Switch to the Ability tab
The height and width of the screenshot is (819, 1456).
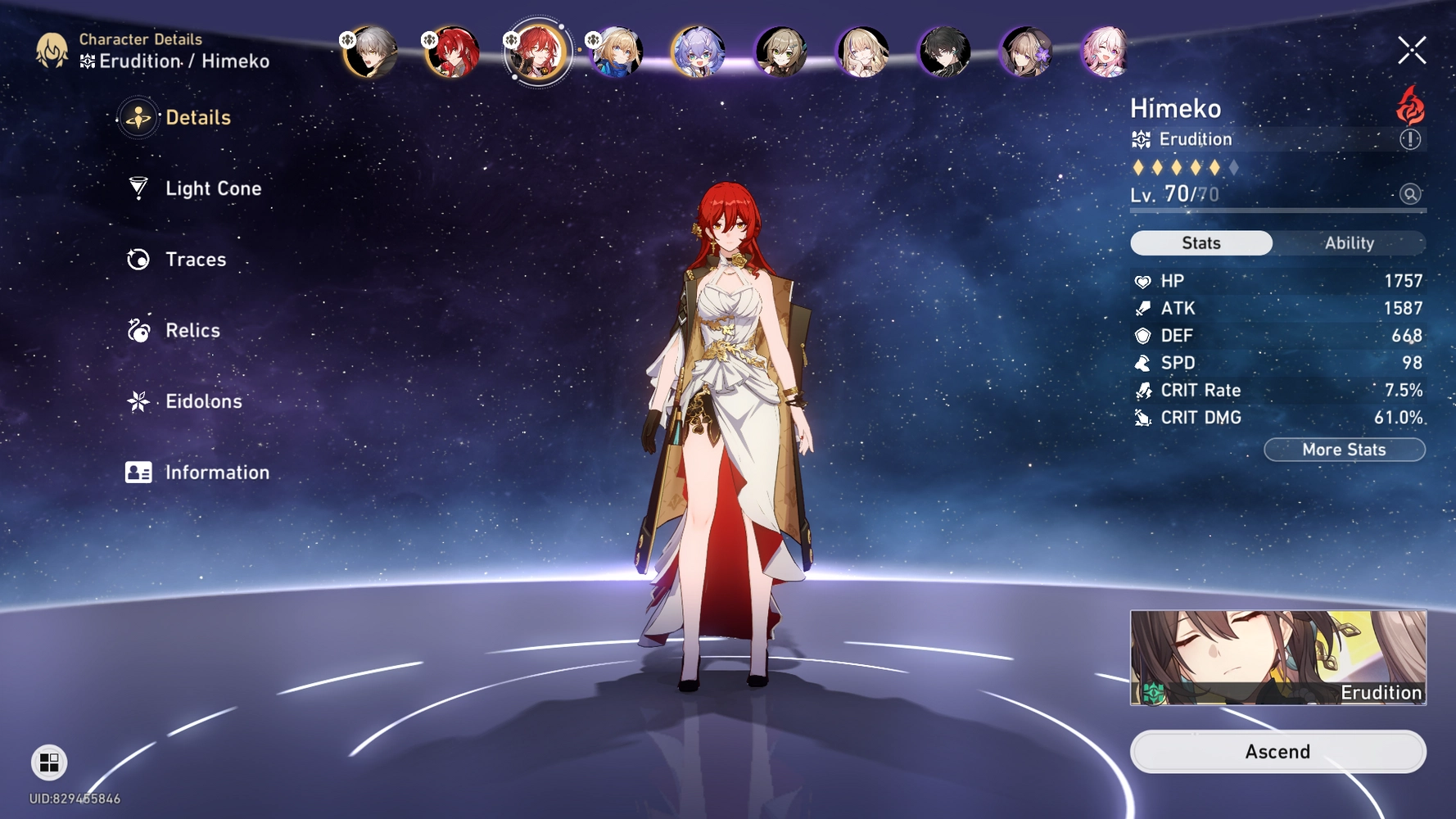1349,242
